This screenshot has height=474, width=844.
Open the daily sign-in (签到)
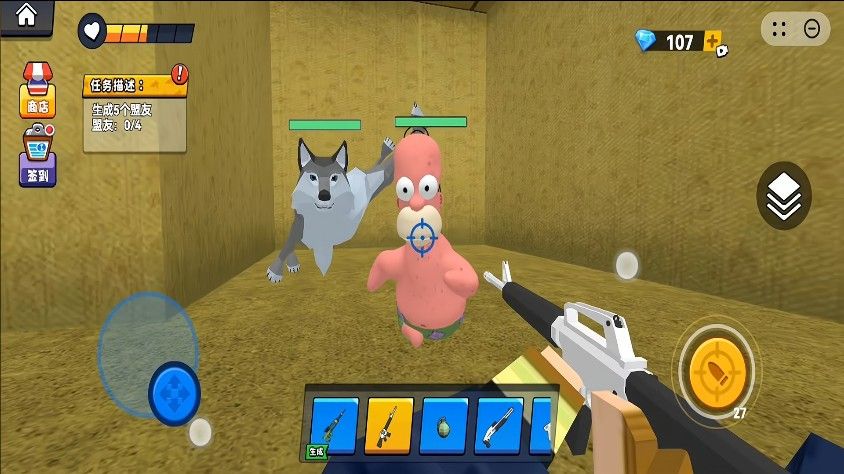[37, 158]
